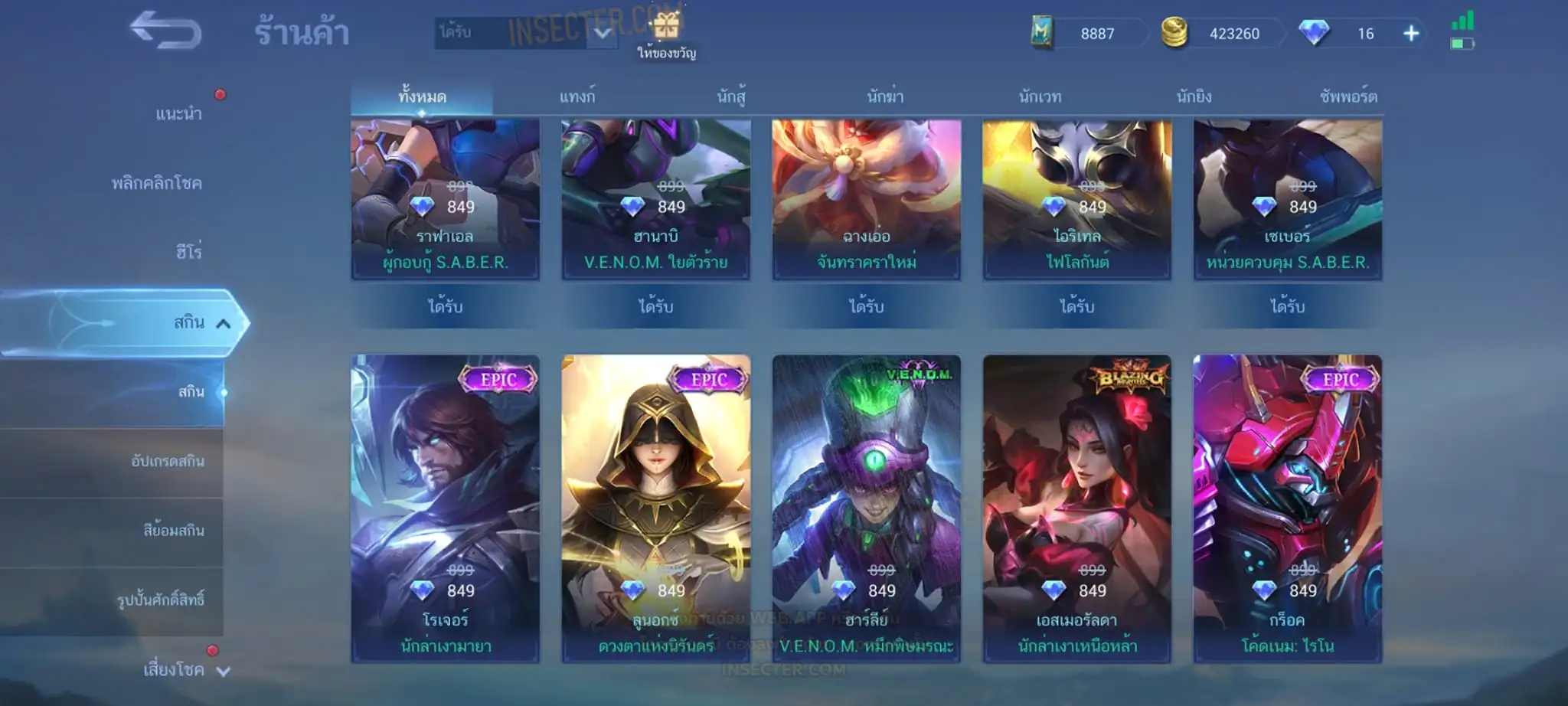This screenshot has width=1568, height=706.
Task: Open the แนะนำ shop section
Action: pos(178,114)
